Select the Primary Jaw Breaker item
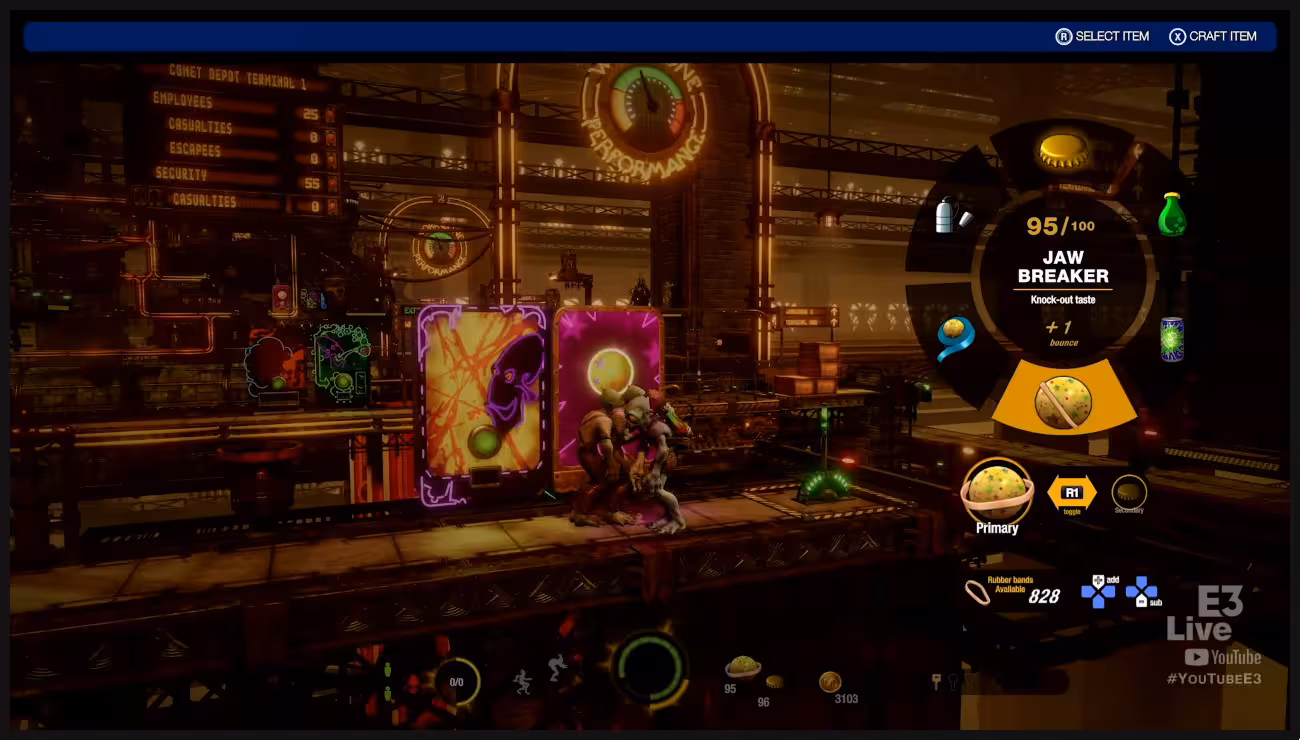The height and width of the screenshot is (740, 1300). pyautogui.click(x=996, y=490)
